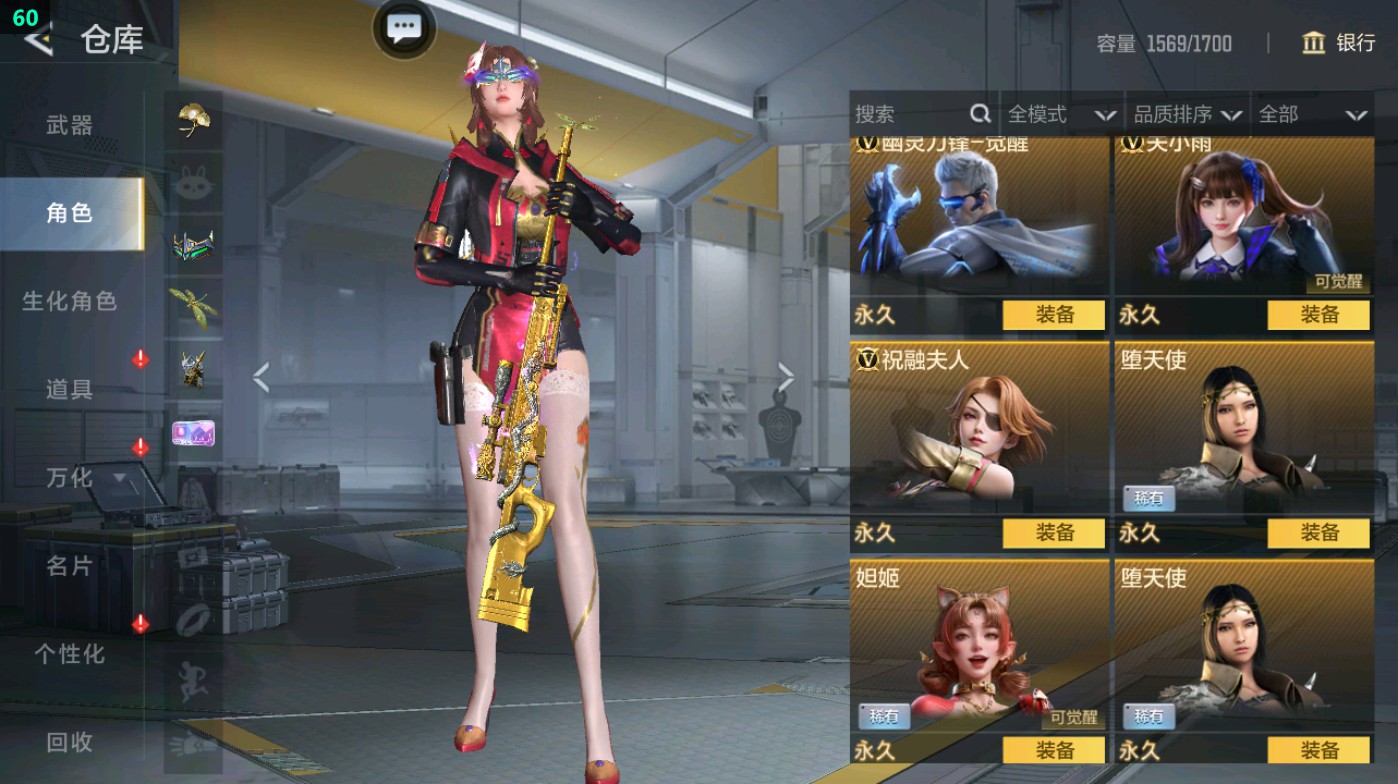This screenshot has width=1398, height=784.
Task: Rotate character with the left arrow
Action: (261, 378)
